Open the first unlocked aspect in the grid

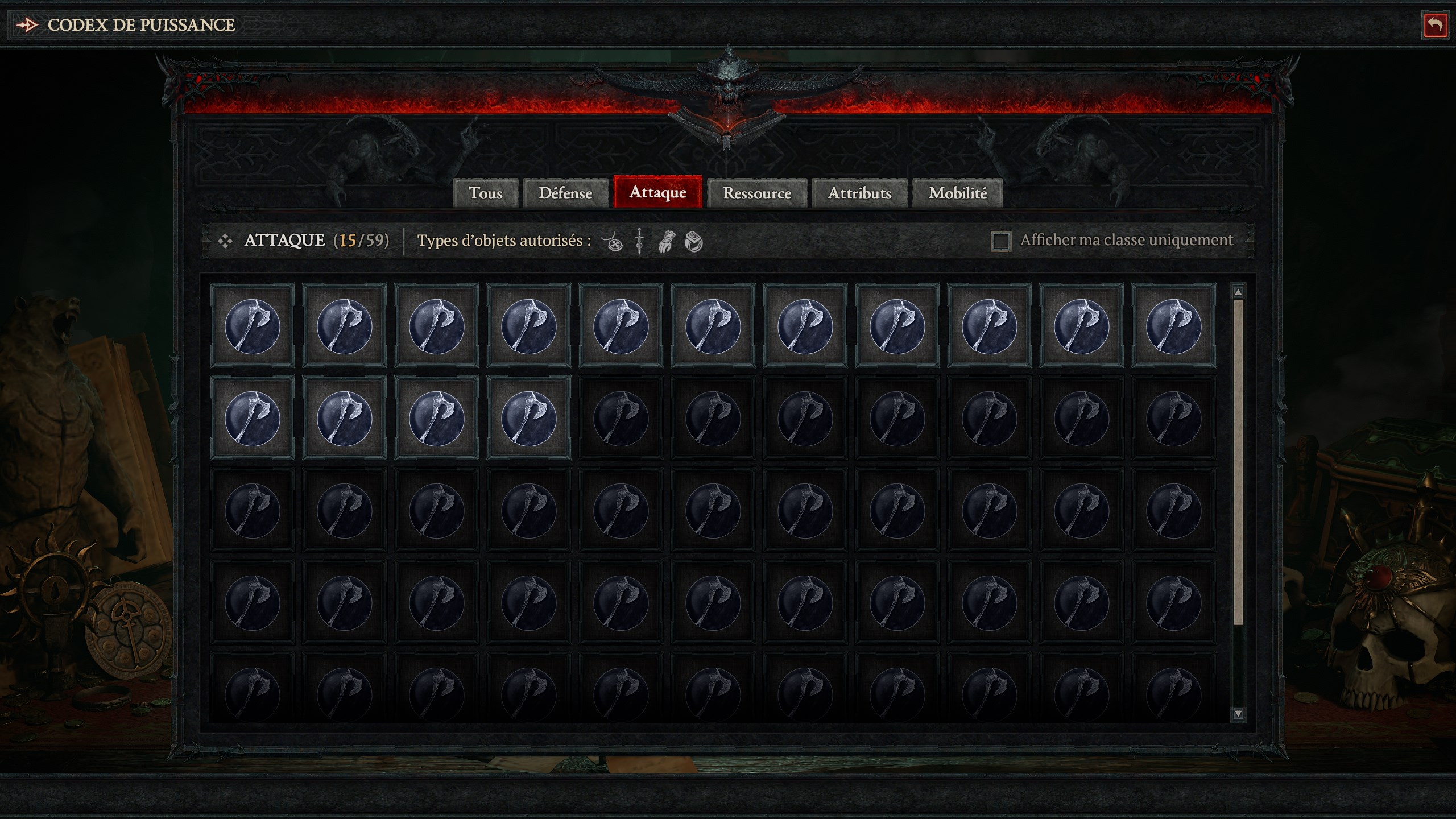pyautogui.click(x=255, y=326)
